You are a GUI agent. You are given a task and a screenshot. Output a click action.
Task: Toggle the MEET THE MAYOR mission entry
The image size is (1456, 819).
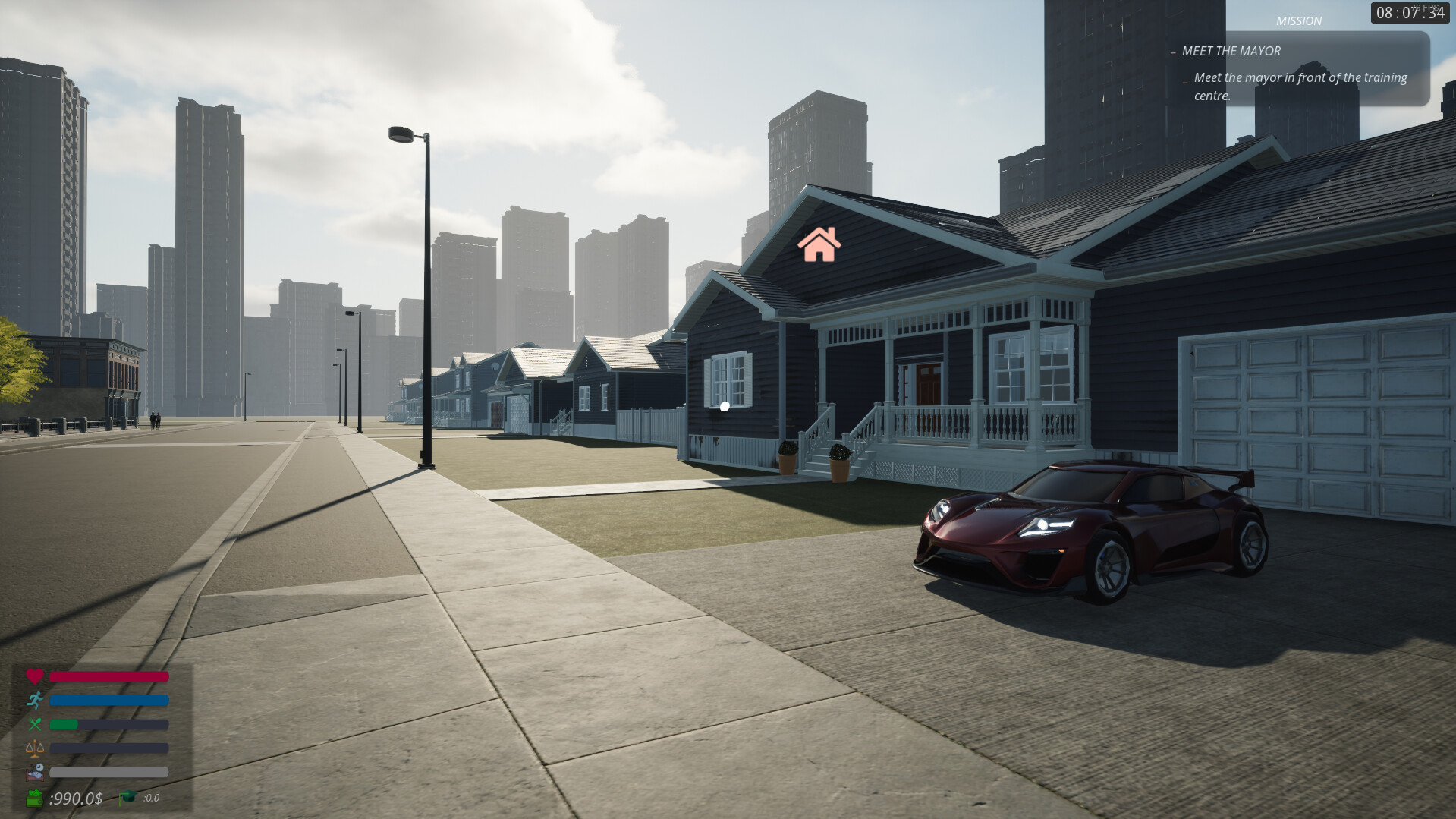(x=1229, y=51)
